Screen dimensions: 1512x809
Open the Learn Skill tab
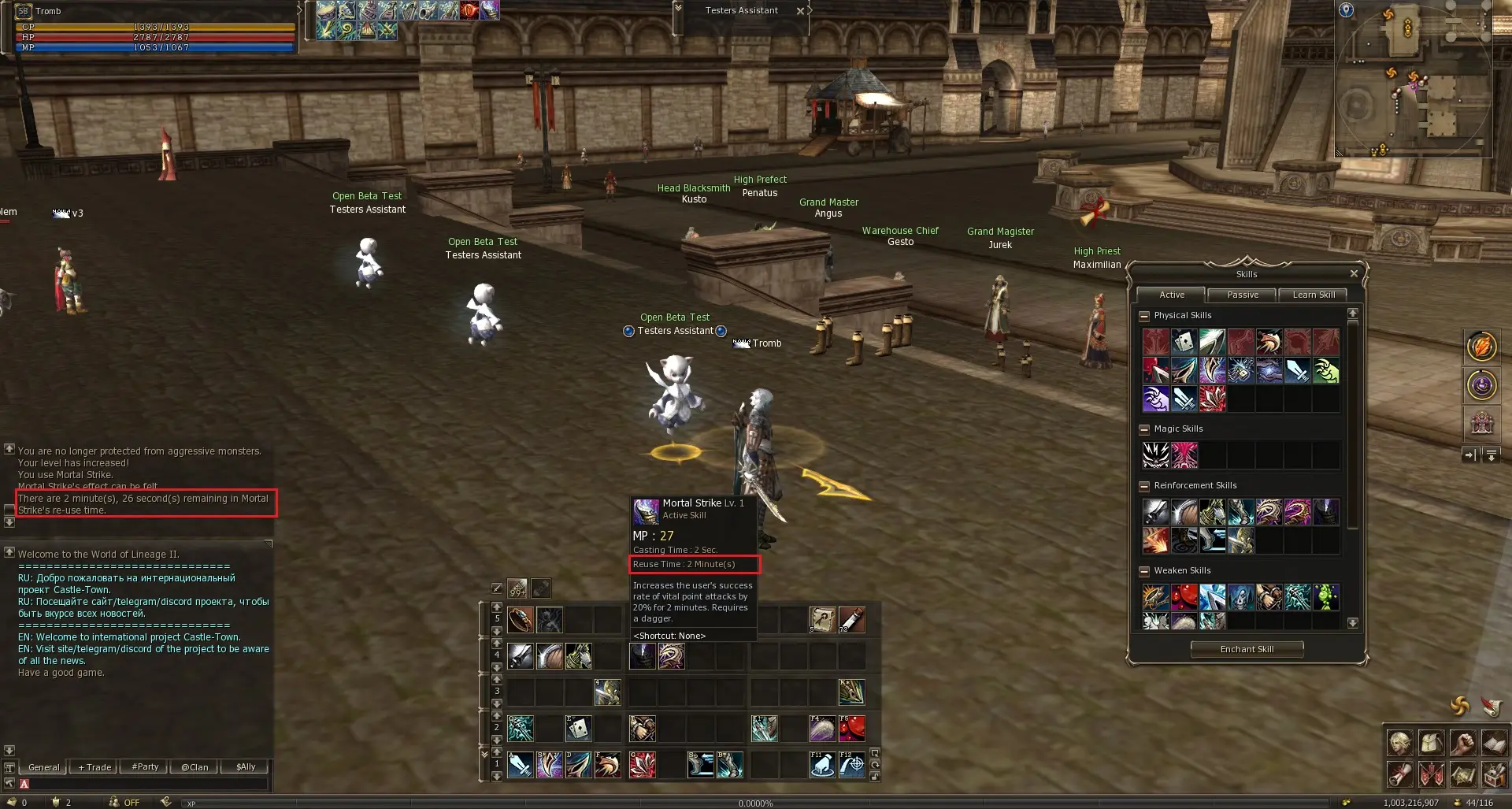point(1313,295)
